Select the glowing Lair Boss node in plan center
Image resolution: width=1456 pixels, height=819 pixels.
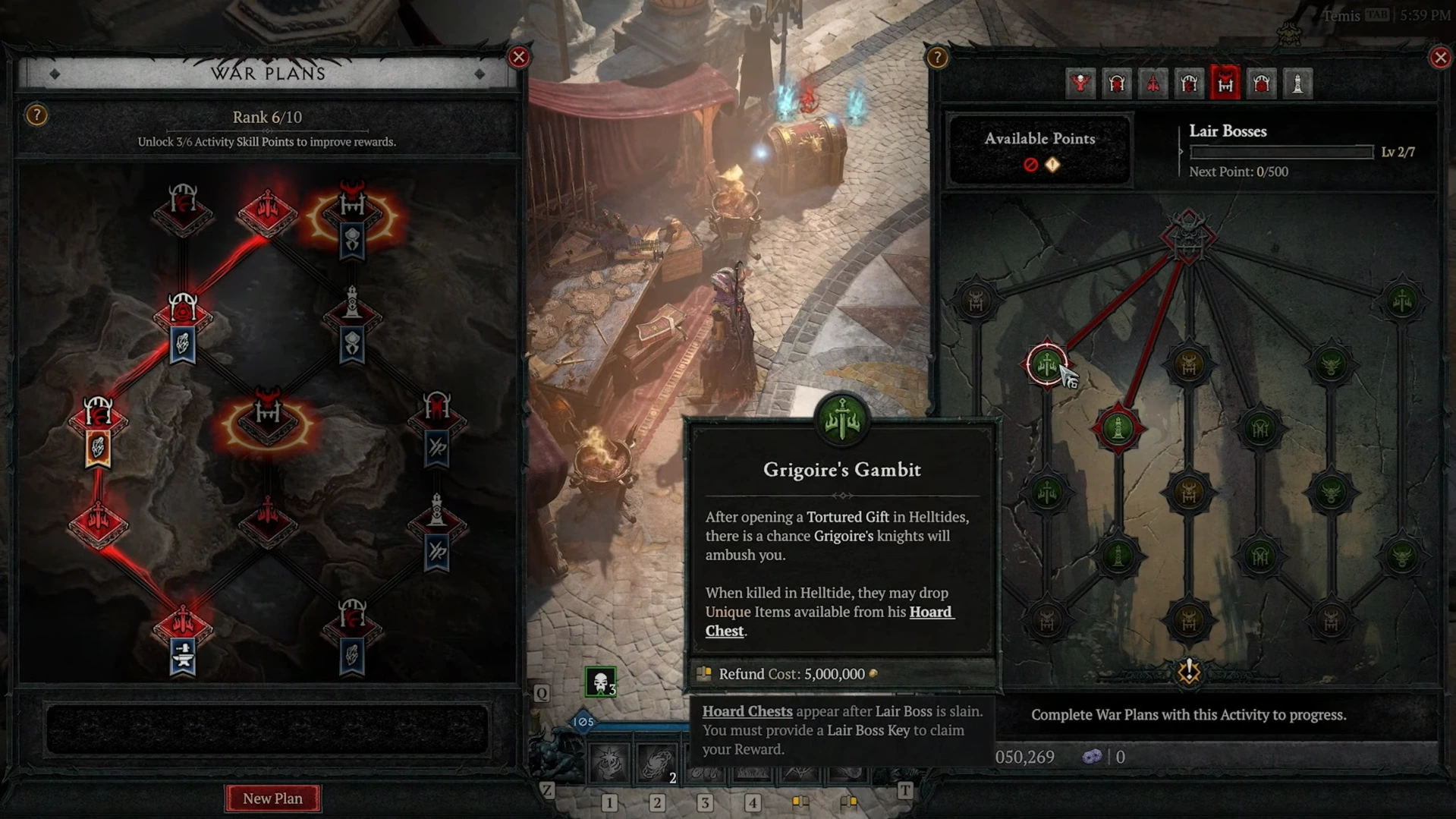pyautogui.click(x=267, y=421)
